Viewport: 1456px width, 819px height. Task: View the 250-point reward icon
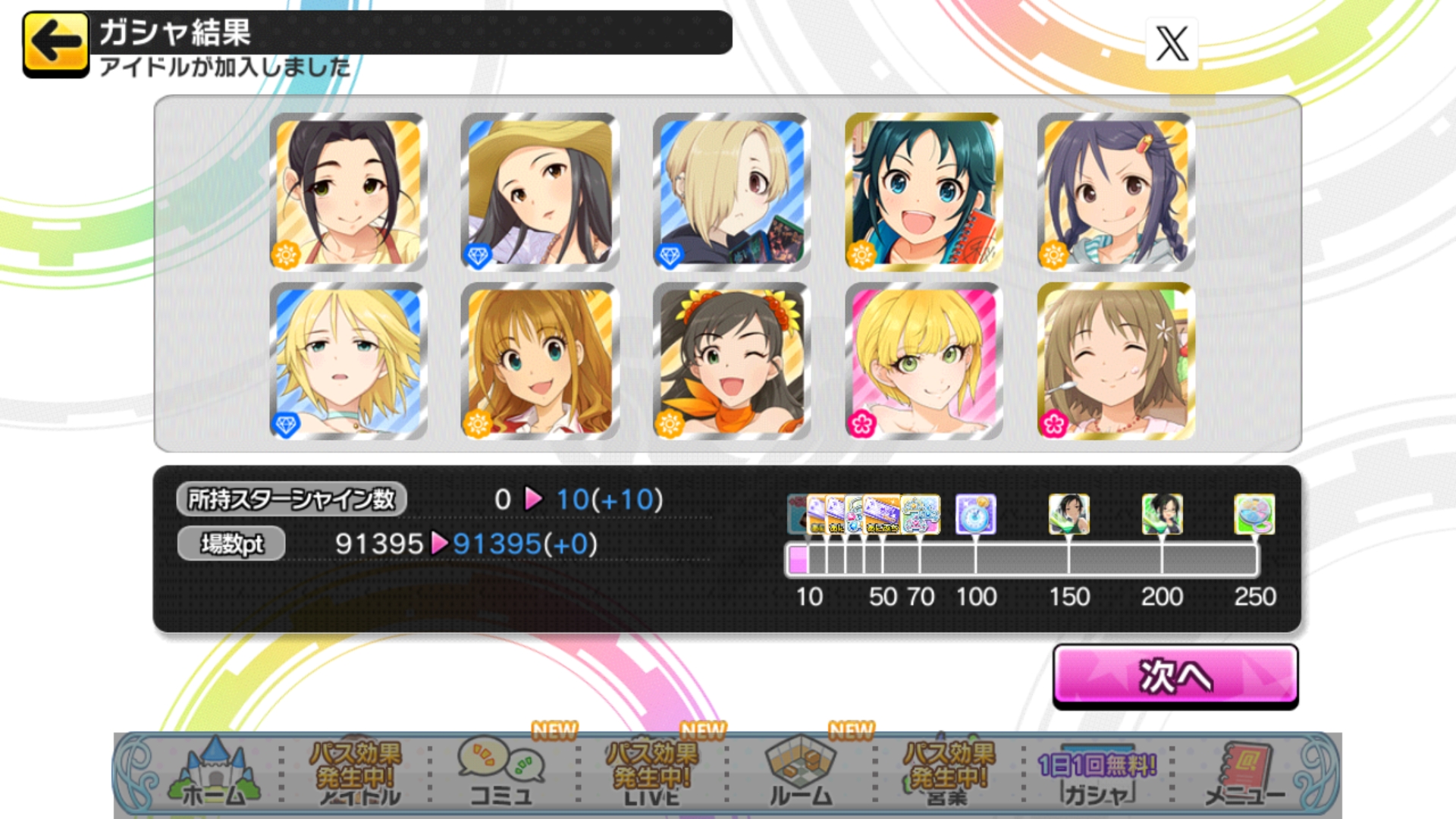[x=1254, y=515]
